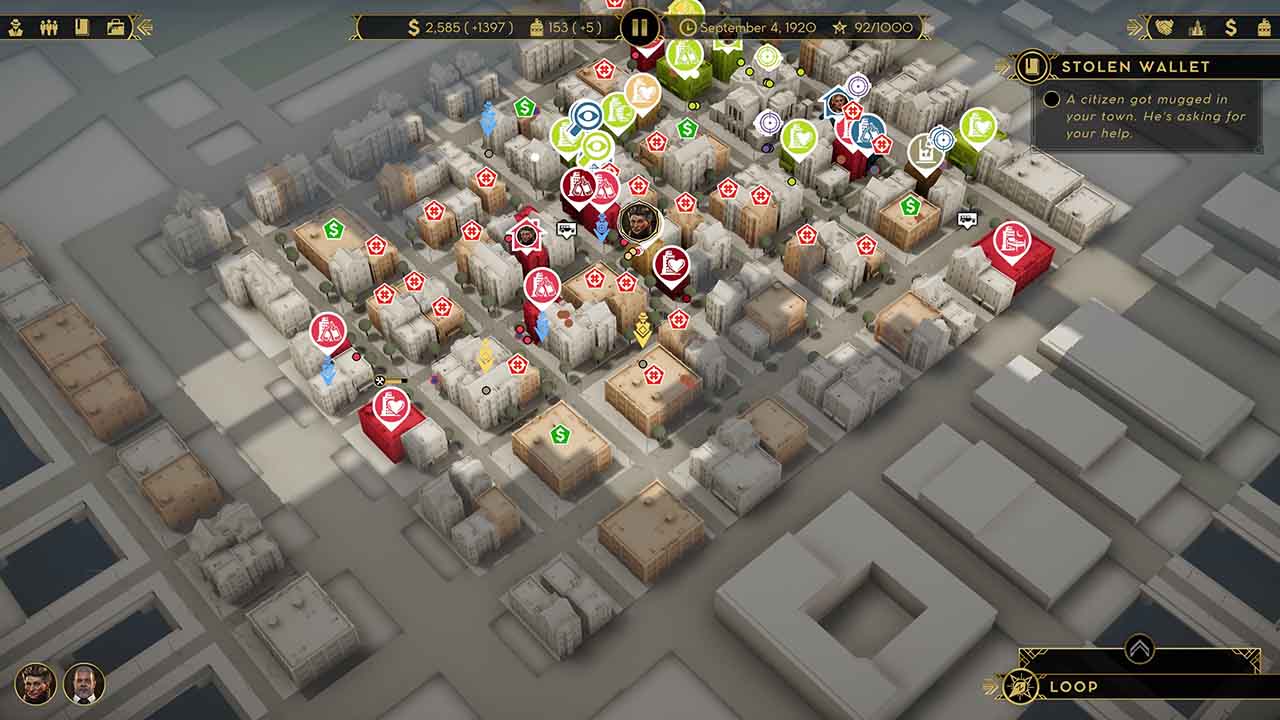Open the ledger book icon
Image resolution: width=1280 pixels, height=720 pixels.
coord(81,25)
